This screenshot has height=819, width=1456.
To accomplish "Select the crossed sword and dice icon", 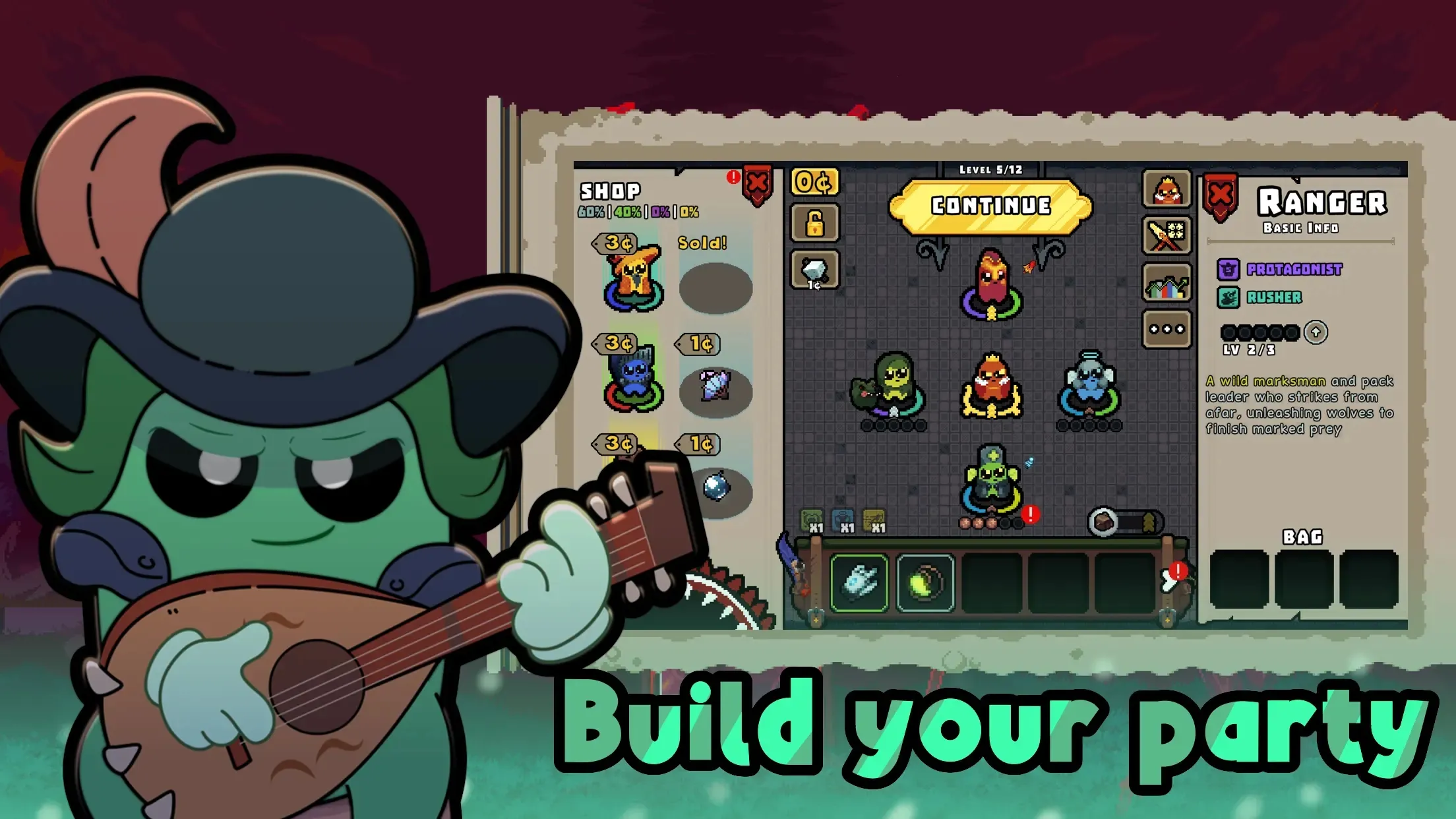I will pyautogui.click(x=1167, y=236).
